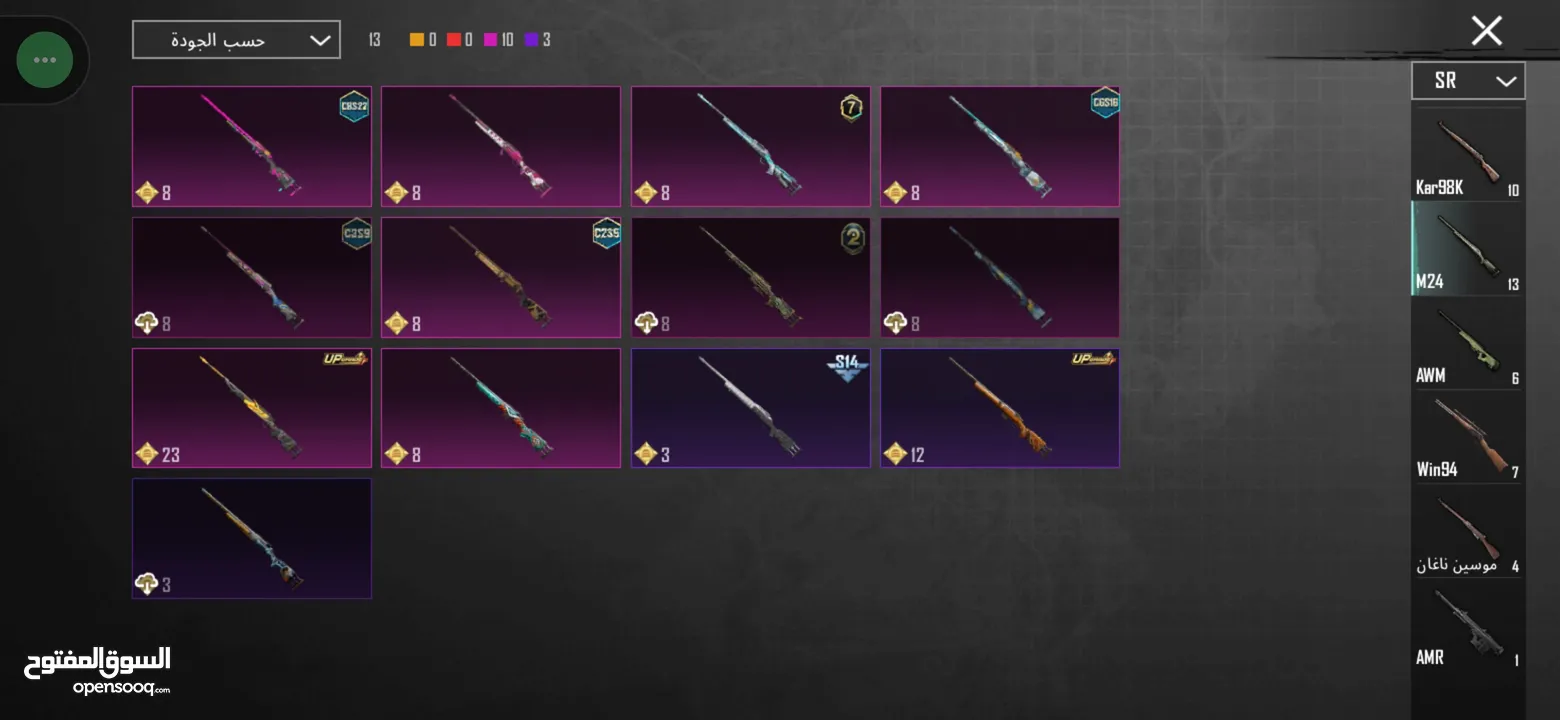
Task: Choose the M24 skin tagged C6S16
Action: pos(1000,146)
